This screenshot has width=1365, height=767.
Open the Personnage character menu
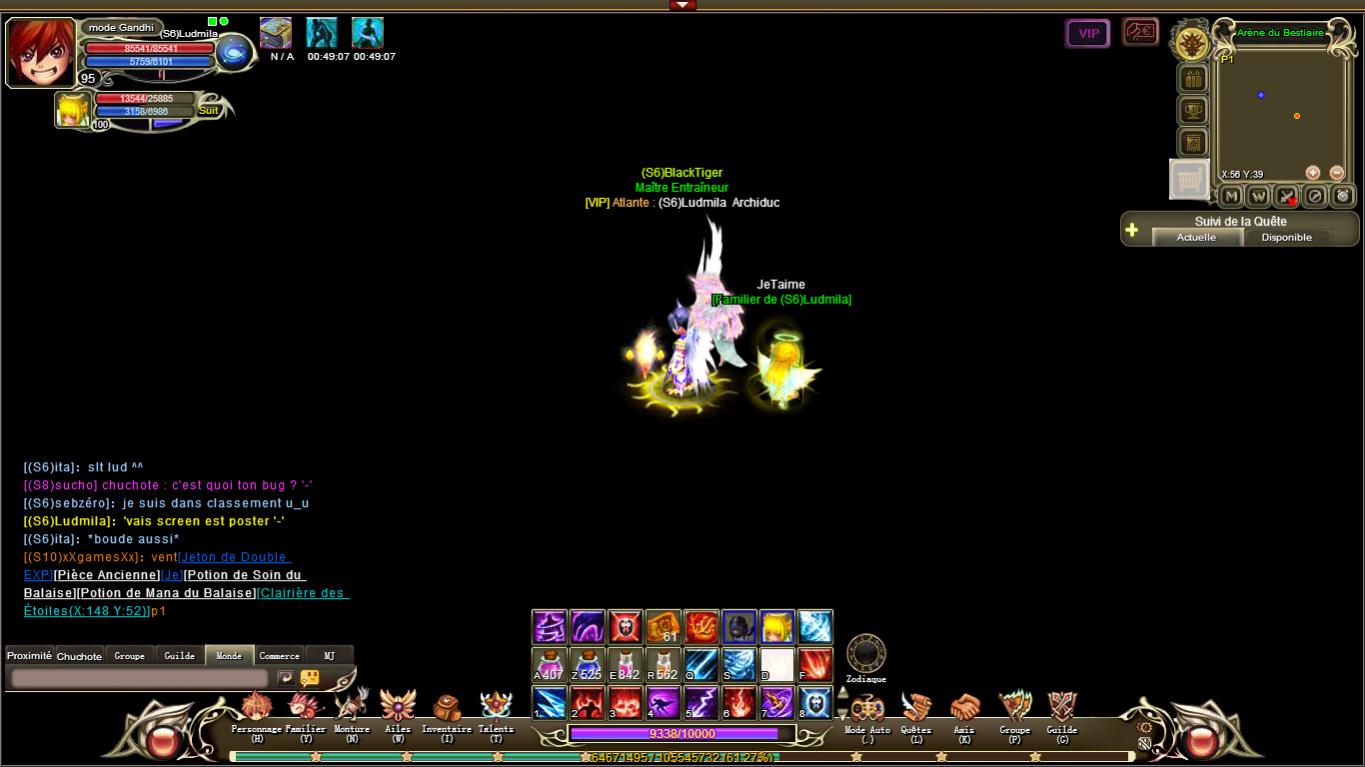[257, 708]
